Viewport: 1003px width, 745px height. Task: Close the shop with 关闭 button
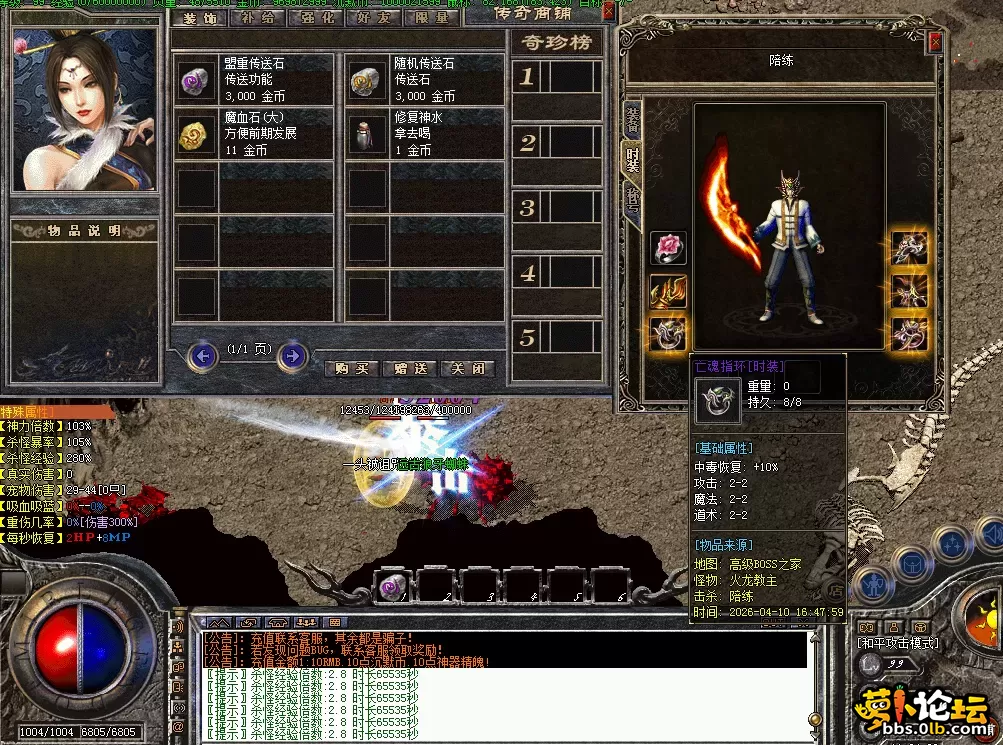pyautogui.click(x=467, y=369)
